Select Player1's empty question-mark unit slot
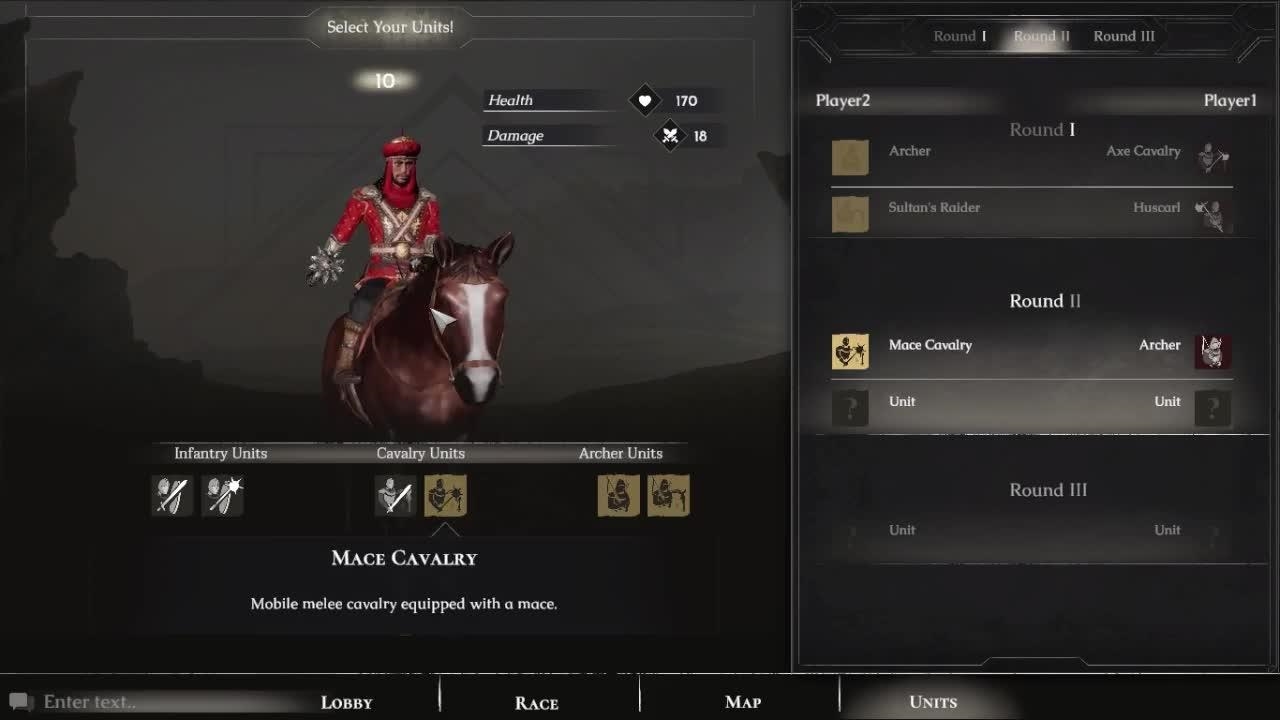 click(x=1212, y=408)
